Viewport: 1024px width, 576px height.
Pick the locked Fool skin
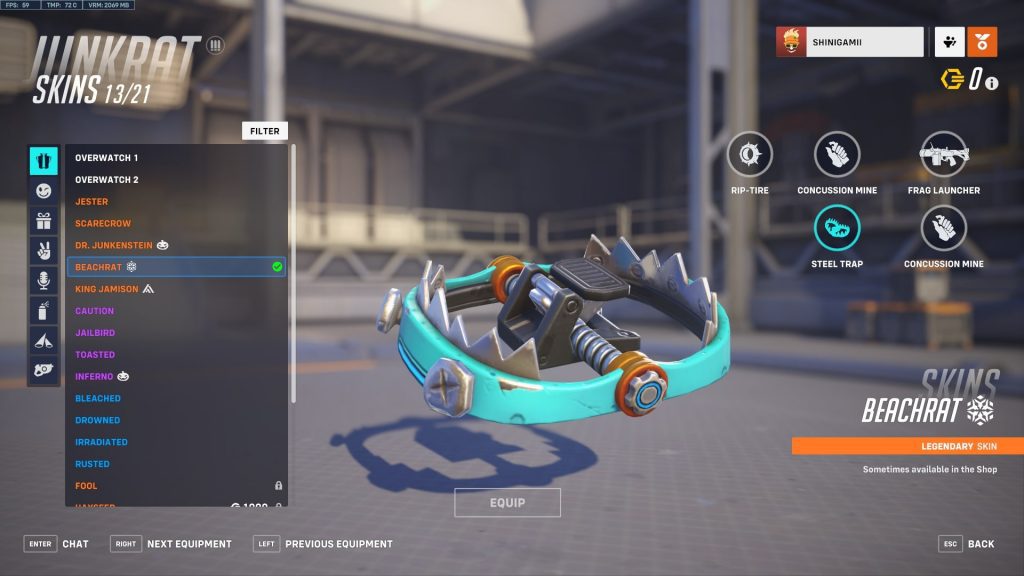point(87,486)
